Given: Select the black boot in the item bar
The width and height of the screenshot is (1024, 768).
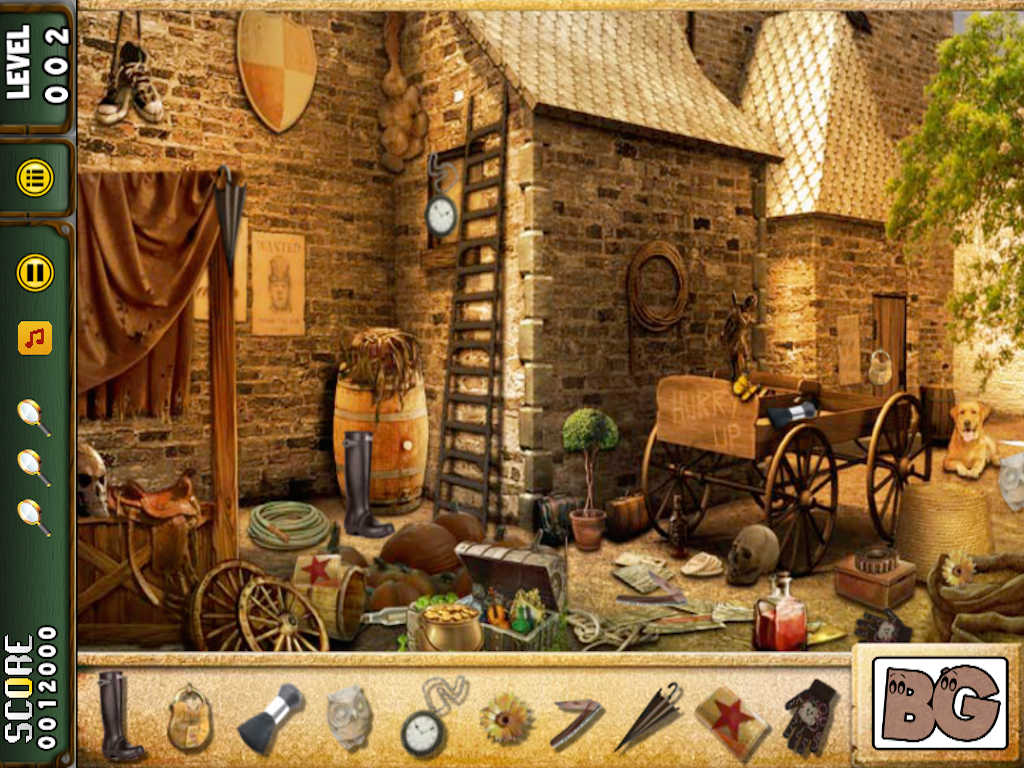Looking at the screenshot, I should coord(118,715).
